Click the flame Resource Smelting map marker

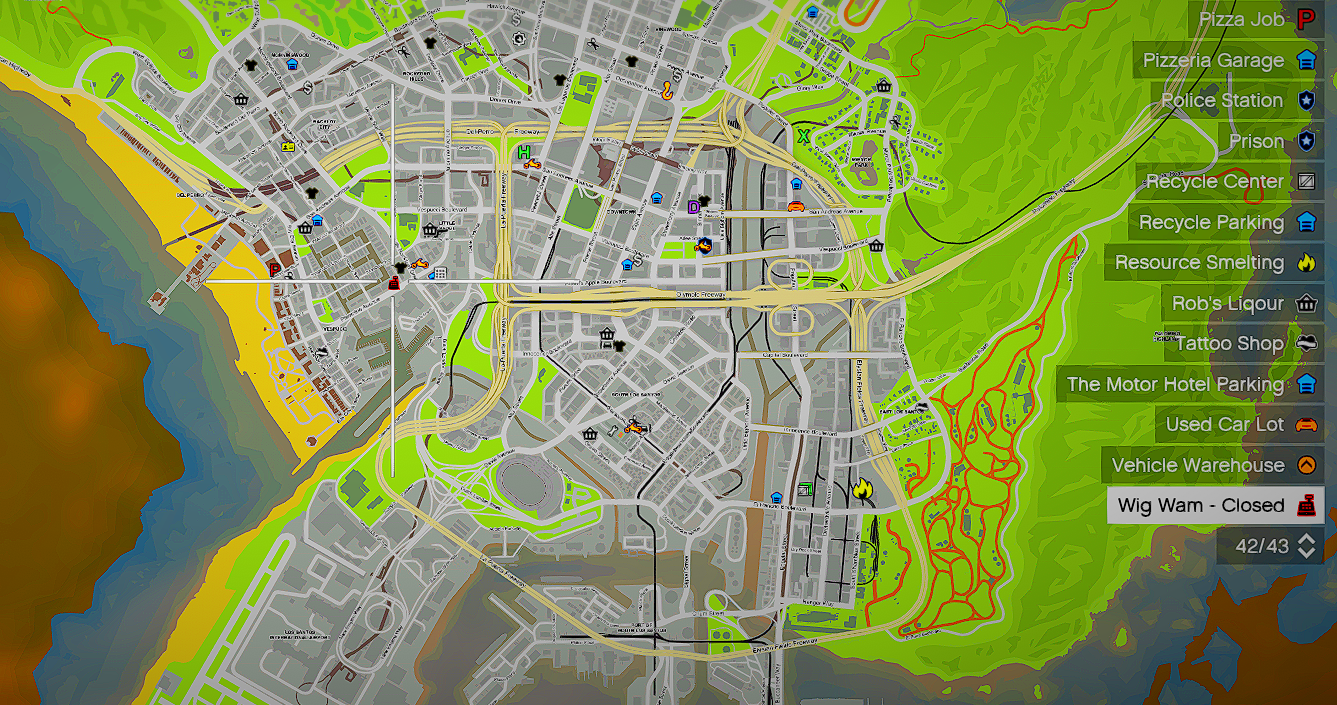tap(861, 489)
